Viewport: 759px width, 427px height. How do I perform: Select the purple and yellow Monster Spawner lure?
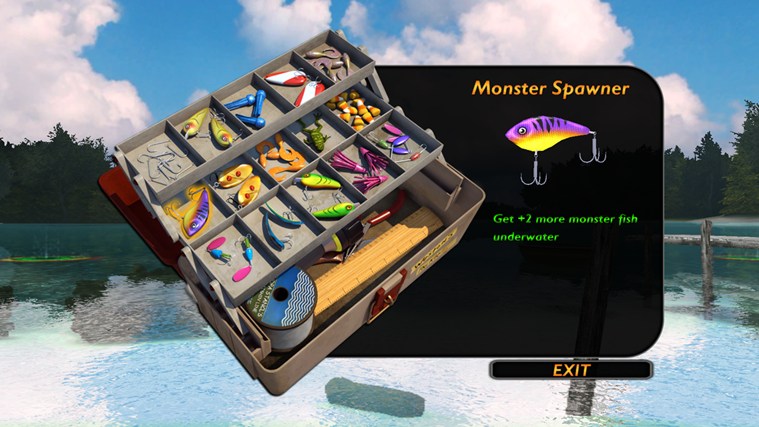coord(194,212)
